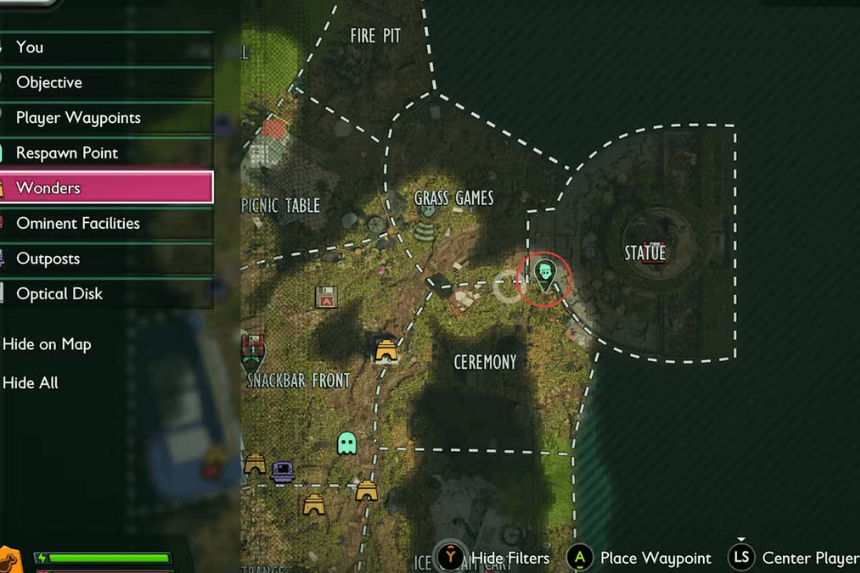Click the red floppy disk map marker
Viewport: 860px width, 573px height.
pyautogui.click(x=325, y=297)
